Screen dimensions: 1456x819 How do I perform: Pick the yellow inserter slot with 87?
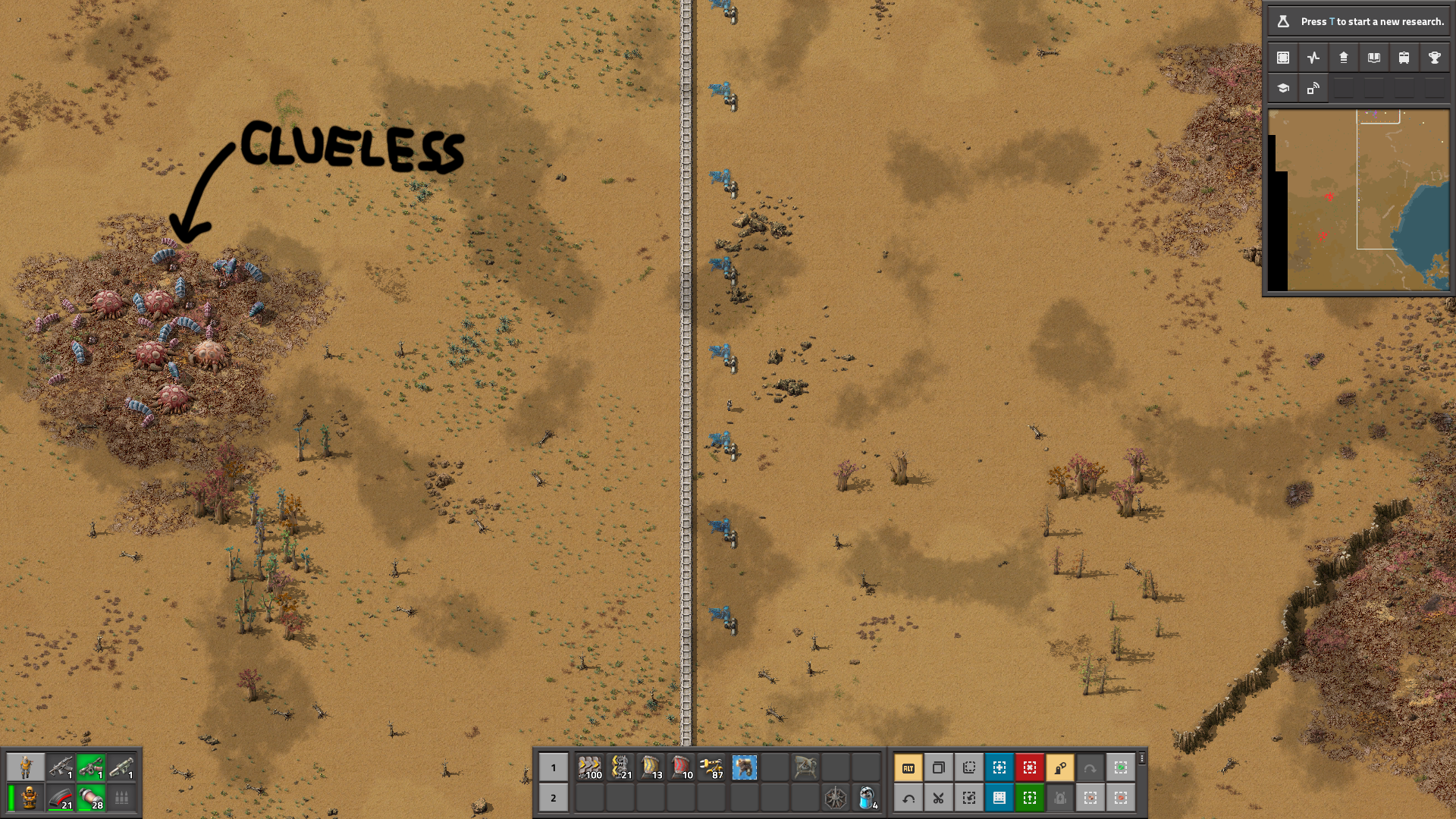coord(711,767)
